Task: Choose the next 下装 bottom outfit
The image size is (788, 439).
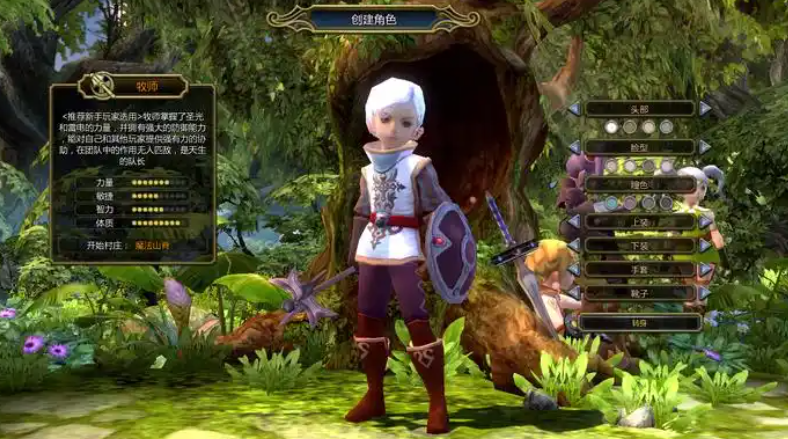Action: (705, 245)
